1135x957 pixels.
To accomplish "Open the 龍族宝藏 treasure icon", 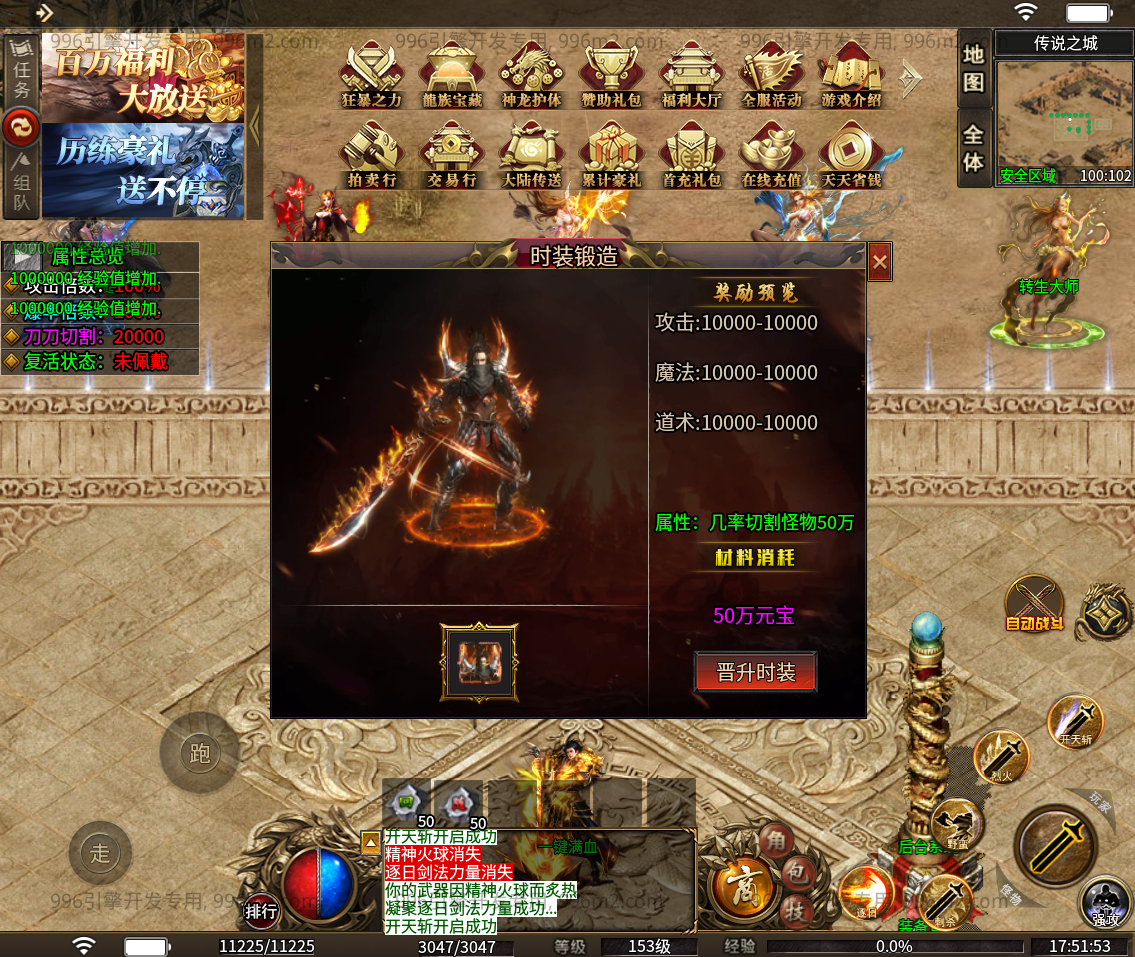I will pyautogui.click(x=451, y=72).
